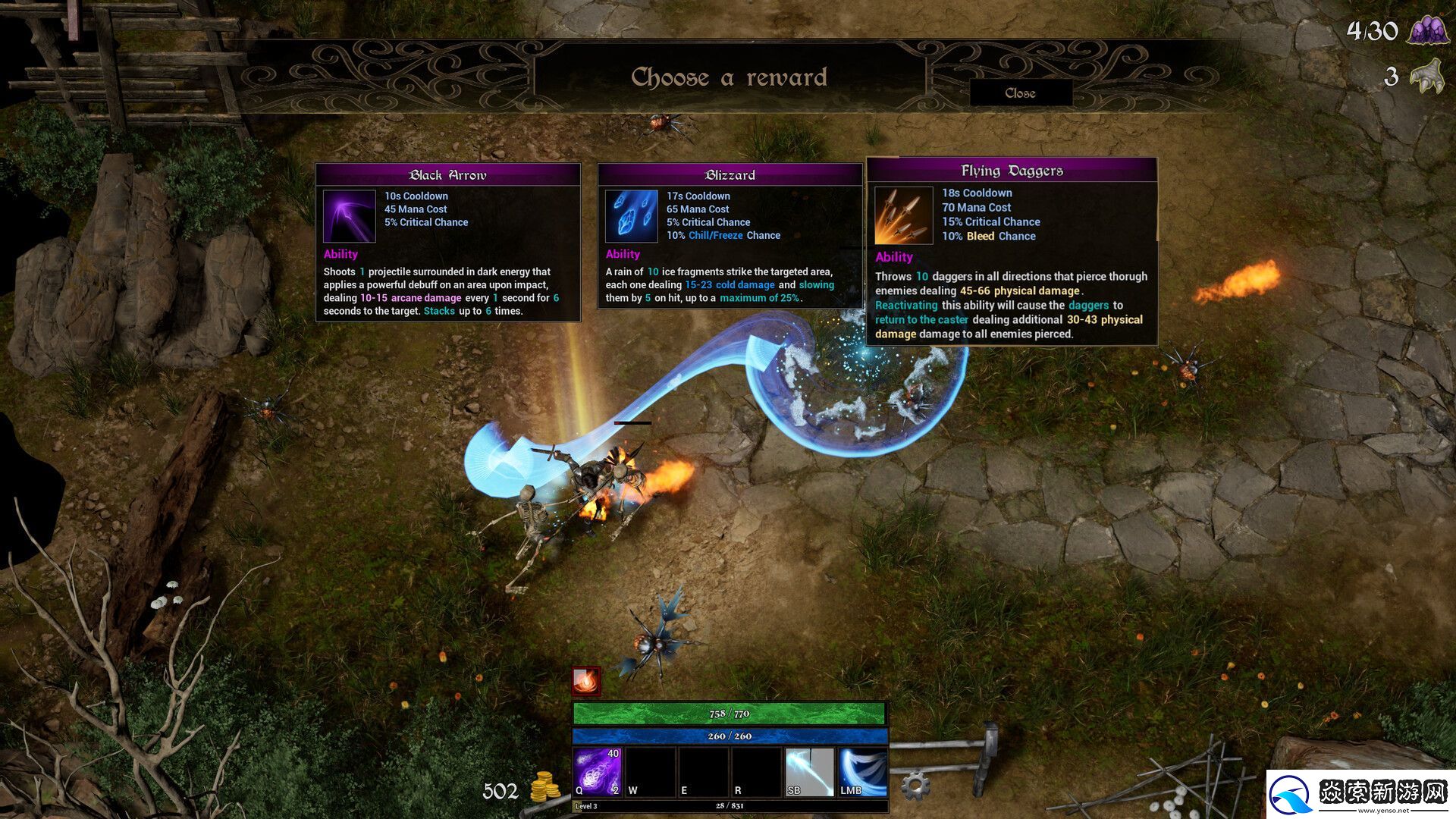Click the Choose a reward banner
The image size is (1456, 819).
[x=730, y=76]
